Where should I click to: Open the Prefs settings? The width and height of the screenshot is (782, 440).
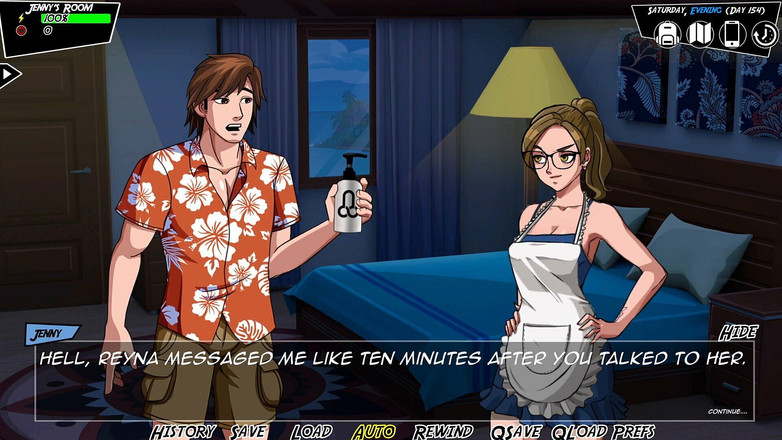coord(634,431)
